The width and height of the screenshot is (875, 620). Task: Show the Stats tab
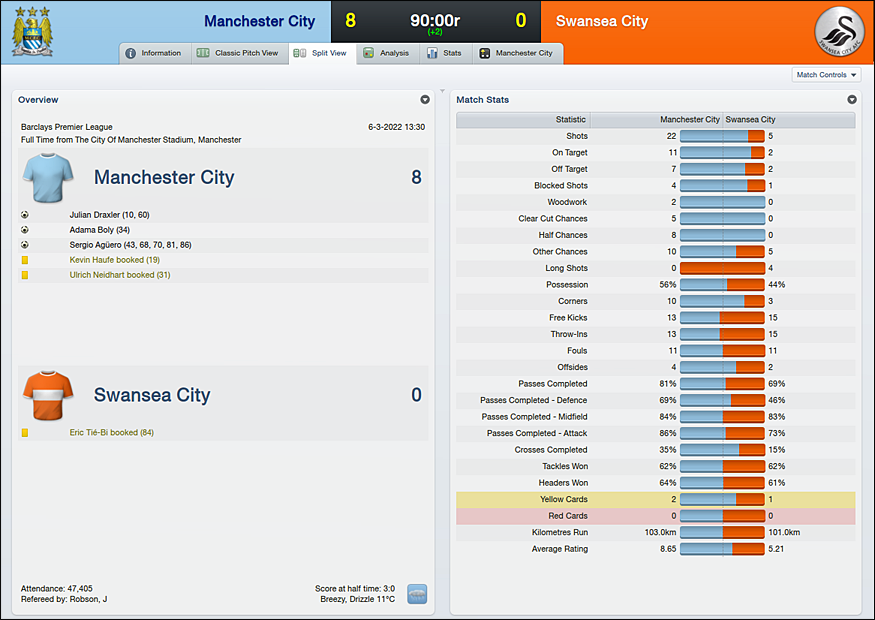[444, 53]
